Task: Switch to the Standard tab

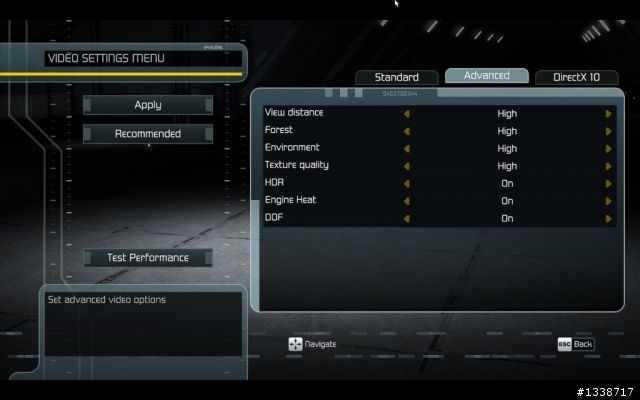Action: (396, 77)
